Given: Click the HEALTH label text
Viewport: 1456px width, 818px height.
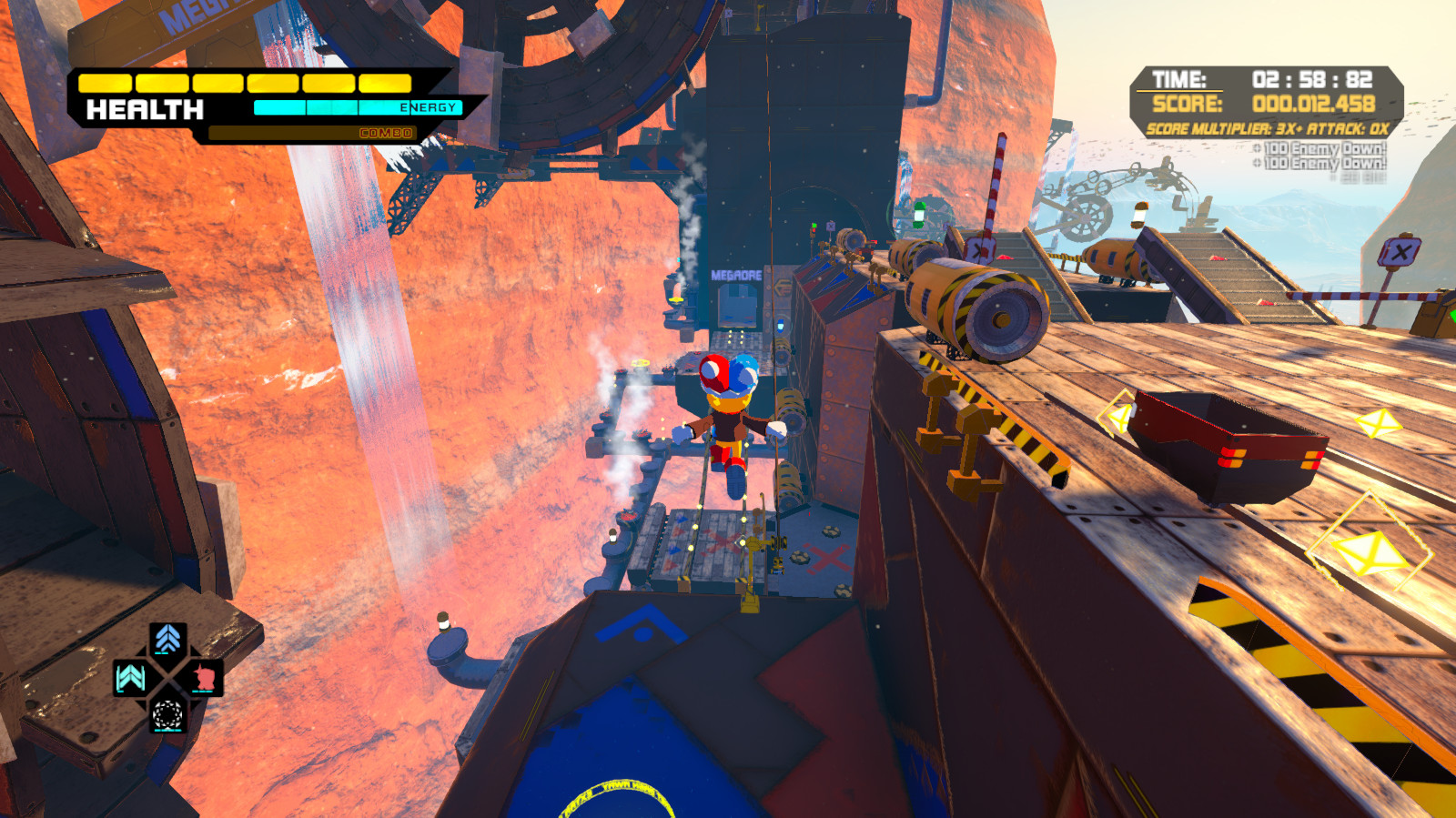Looking at the screenshot, I should [x=146, y=111].
